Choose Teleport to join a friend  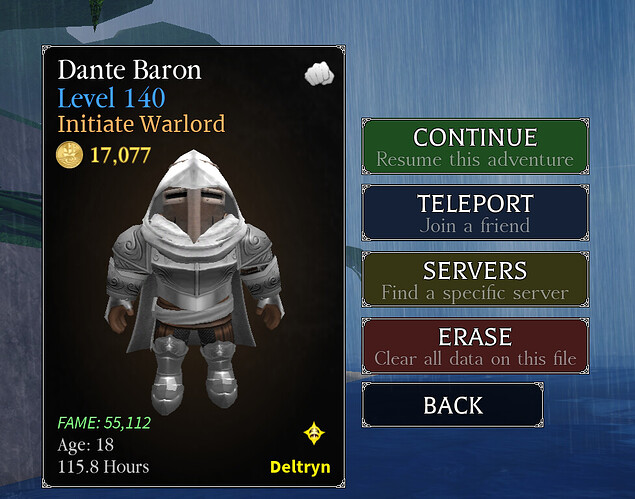click(x=474, y=212)
